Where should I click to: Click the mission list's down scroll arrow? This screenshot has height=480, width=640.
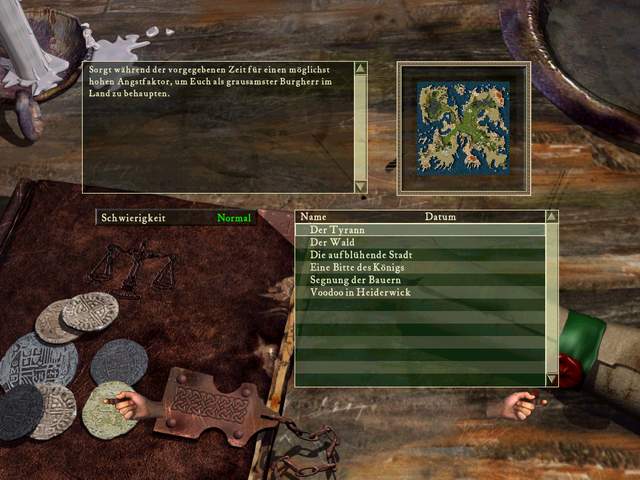pos(551,380)
